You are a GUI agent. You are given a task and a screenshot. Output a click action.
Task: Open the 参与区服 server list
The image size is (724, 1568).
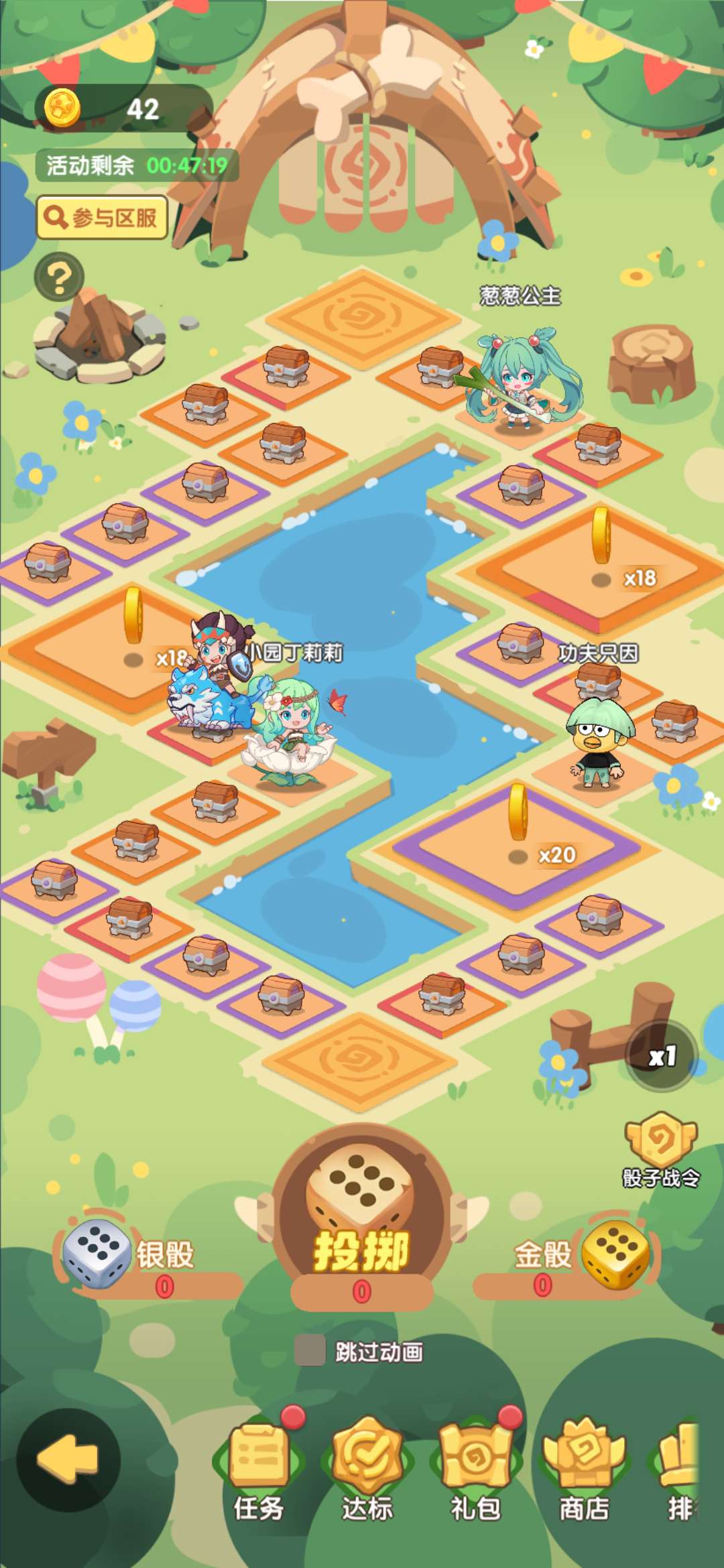tap(102, 218)
